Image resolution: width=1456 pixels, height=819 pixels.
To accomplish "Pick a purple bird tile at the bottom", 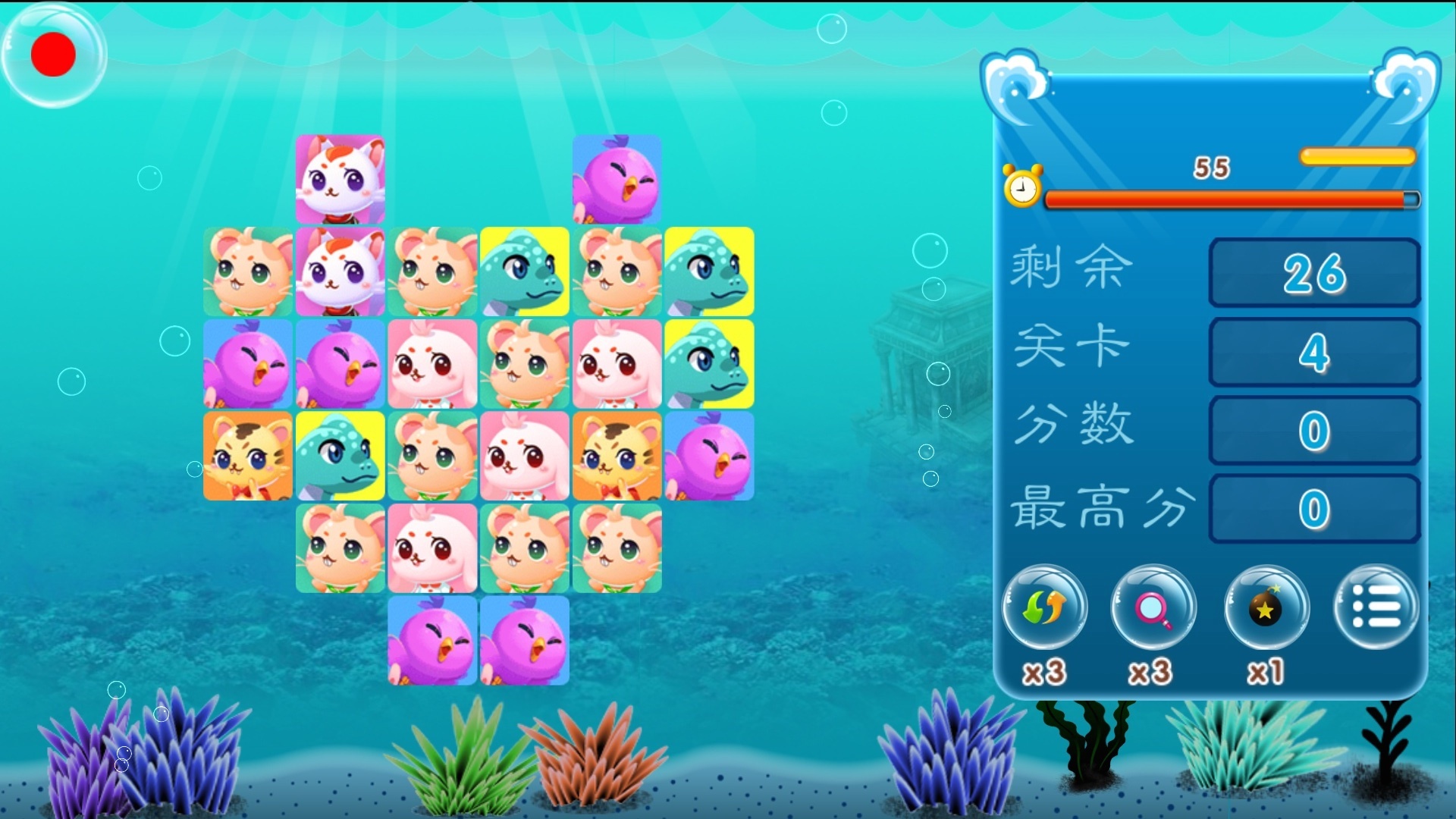I will point(431,642).
